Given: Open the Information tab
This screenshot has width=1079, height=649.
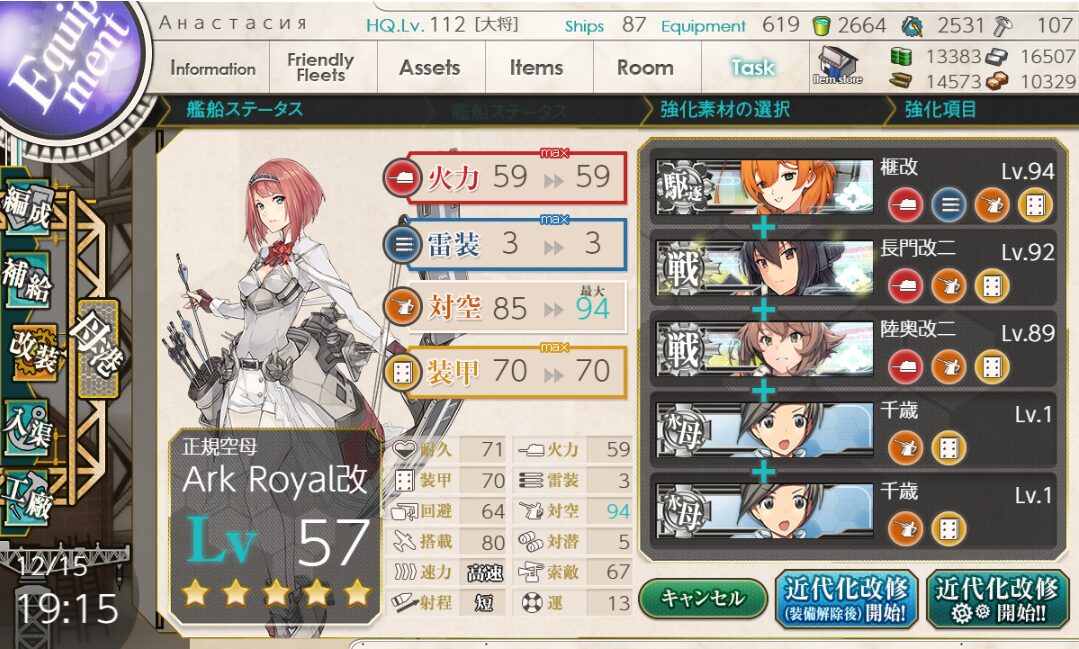Looking at the screenshot, I should pyautogui.click(x=212, y=68).
